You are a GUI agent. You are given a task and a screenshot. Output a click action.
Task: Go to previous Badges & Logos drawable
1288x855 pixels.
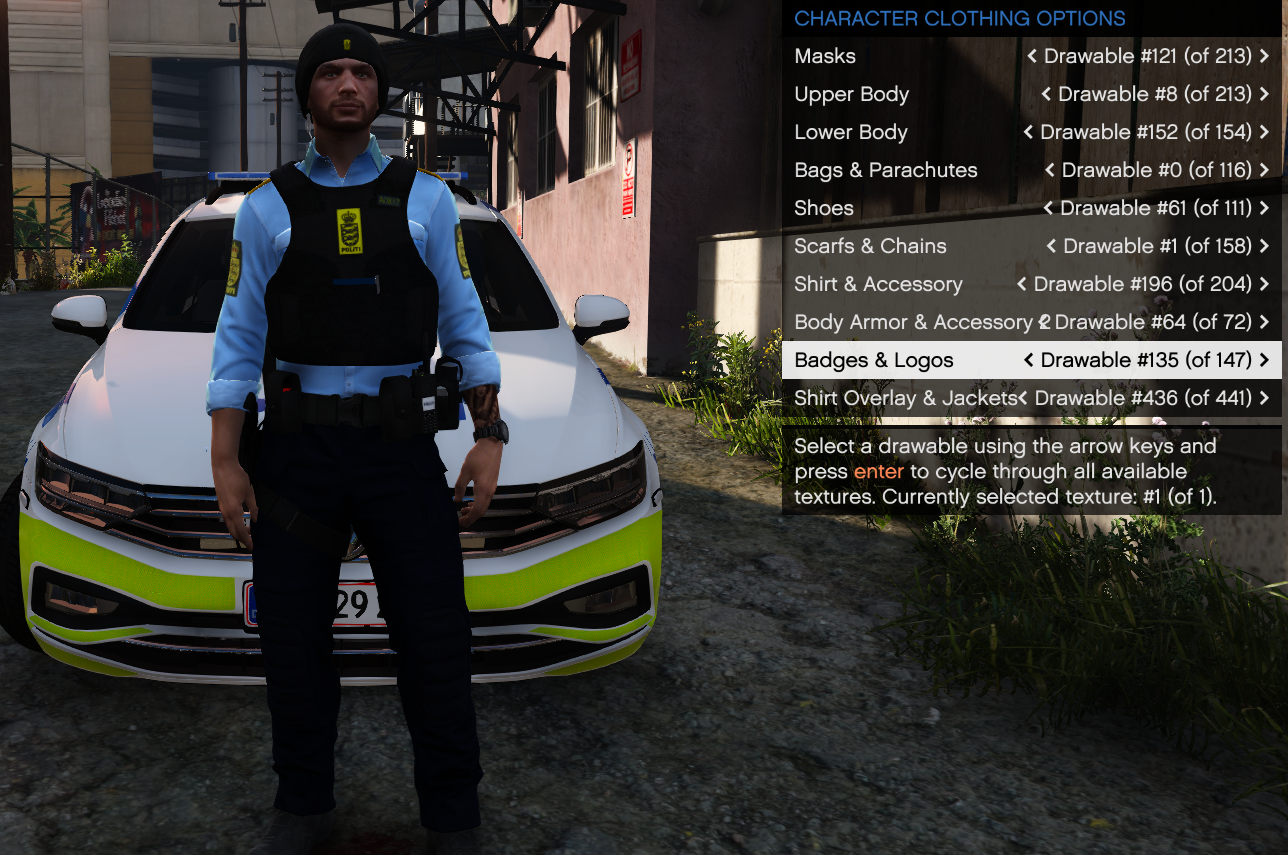point(1028,361)
